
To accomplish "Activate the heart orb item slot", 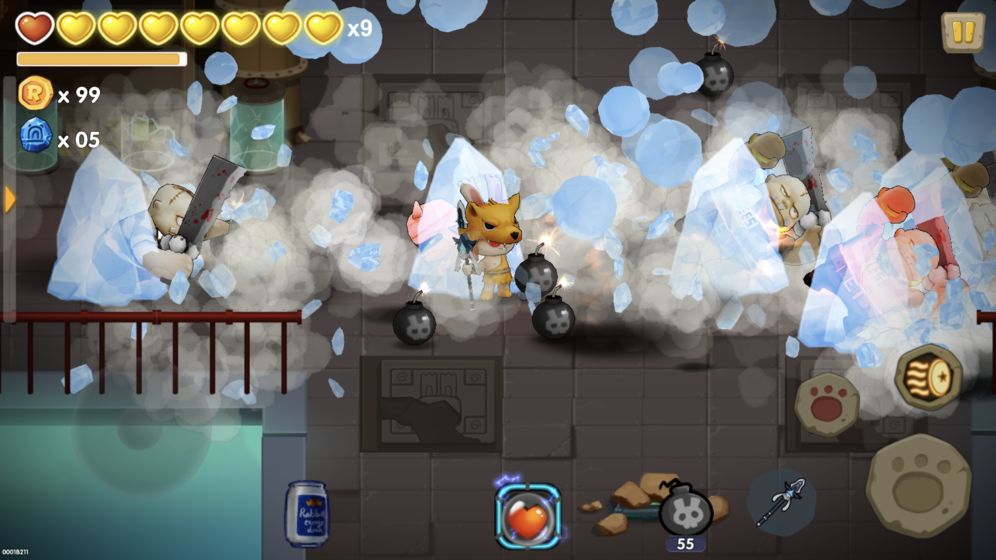I will 528,516.
